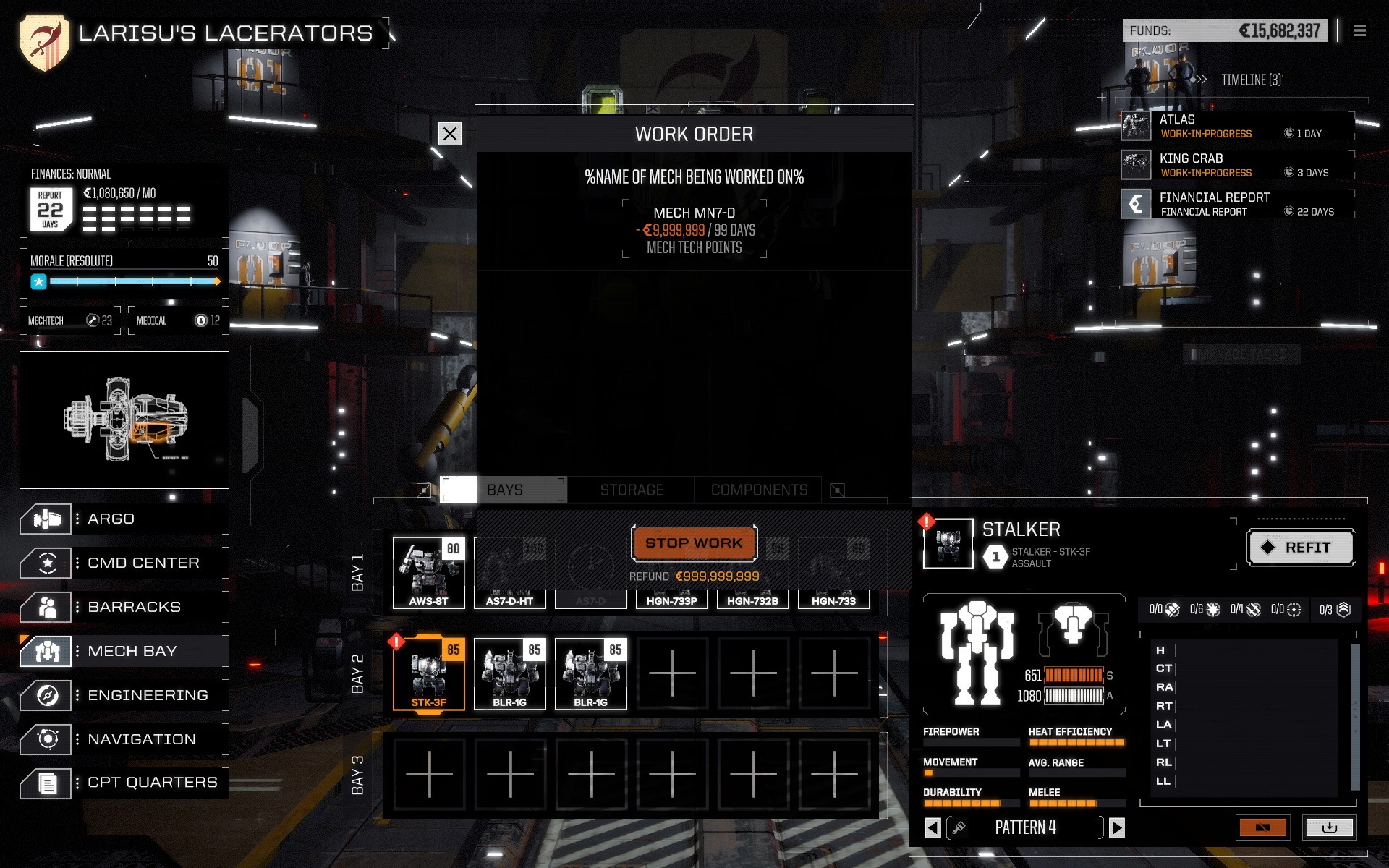The height and width of the screenshot is (868, 1389).
Task: Click the right arrow to change pattern
Action: 1118,827
